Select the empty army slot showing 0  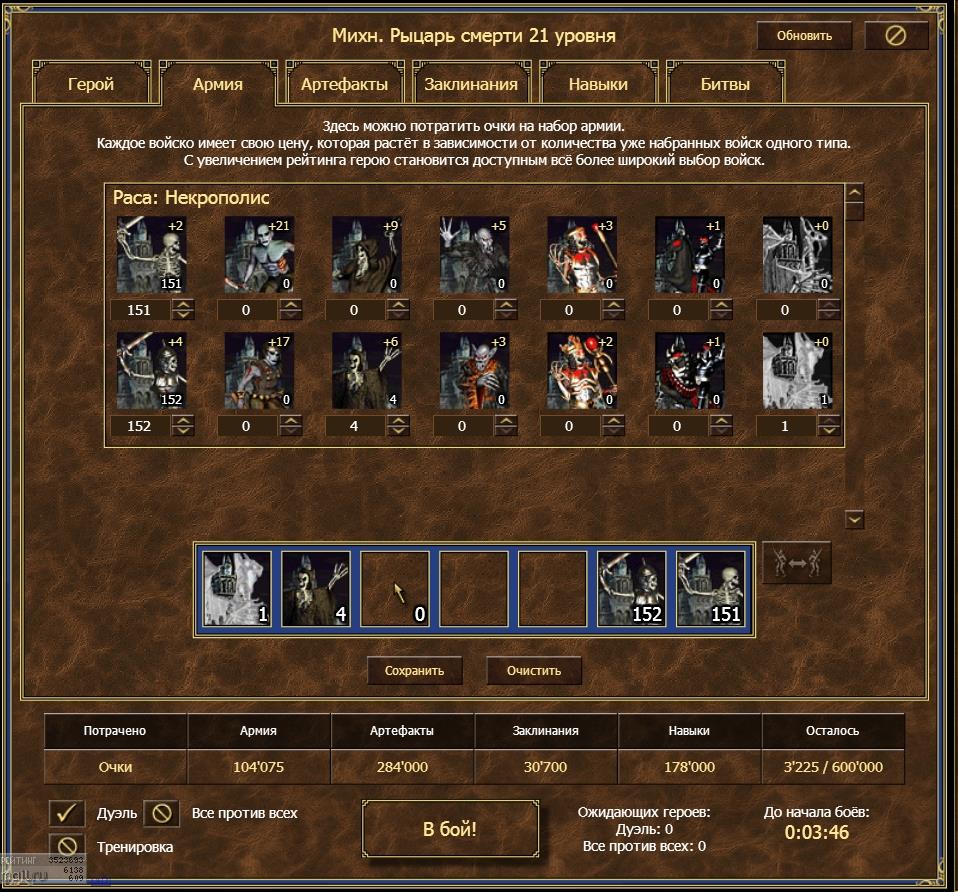395,589
